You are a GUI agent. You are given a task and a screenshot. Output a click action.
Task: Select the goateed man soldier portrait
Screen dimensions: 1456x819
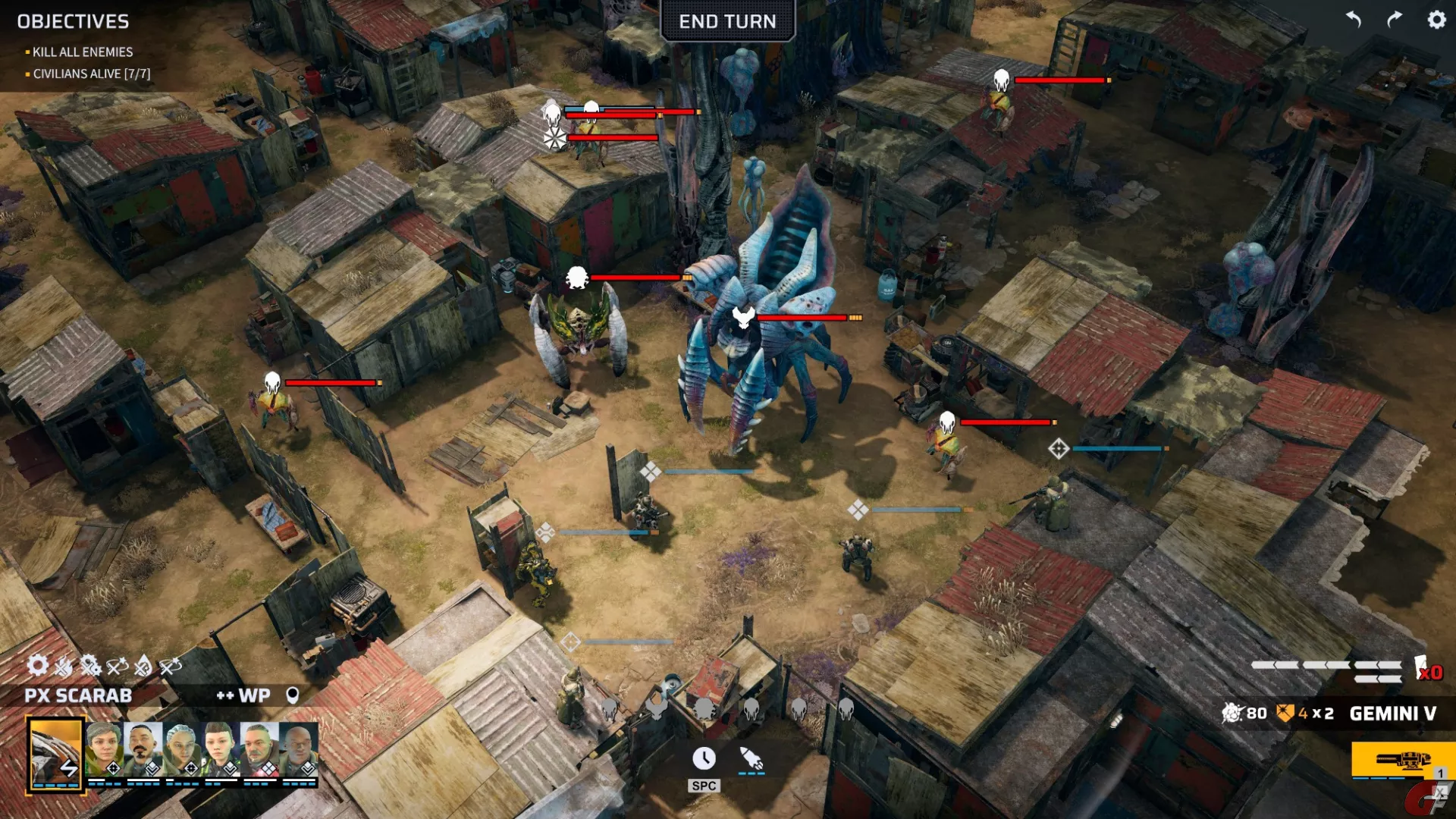(x=143, y=748)
